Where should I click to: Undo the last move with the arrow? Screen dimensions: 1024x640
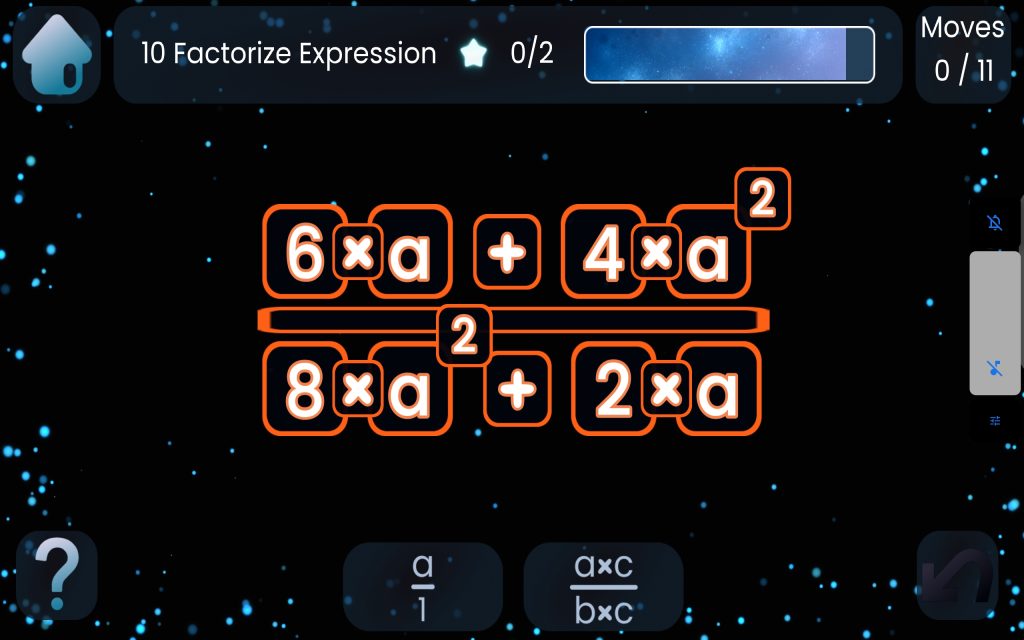click(957, 575)
